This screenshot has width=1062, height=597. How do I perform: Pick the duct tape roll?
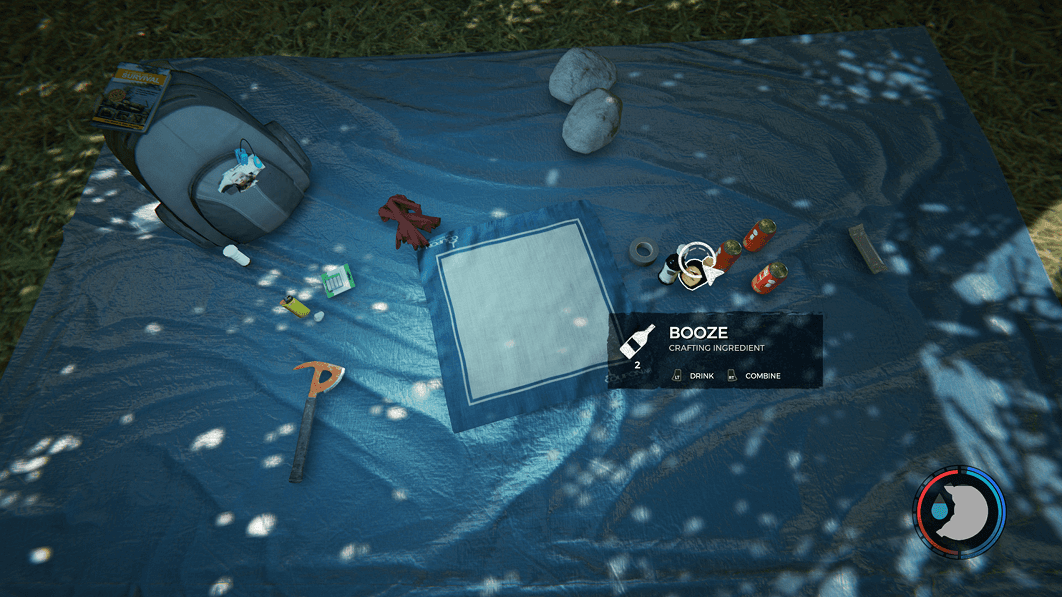click(643, 250)
